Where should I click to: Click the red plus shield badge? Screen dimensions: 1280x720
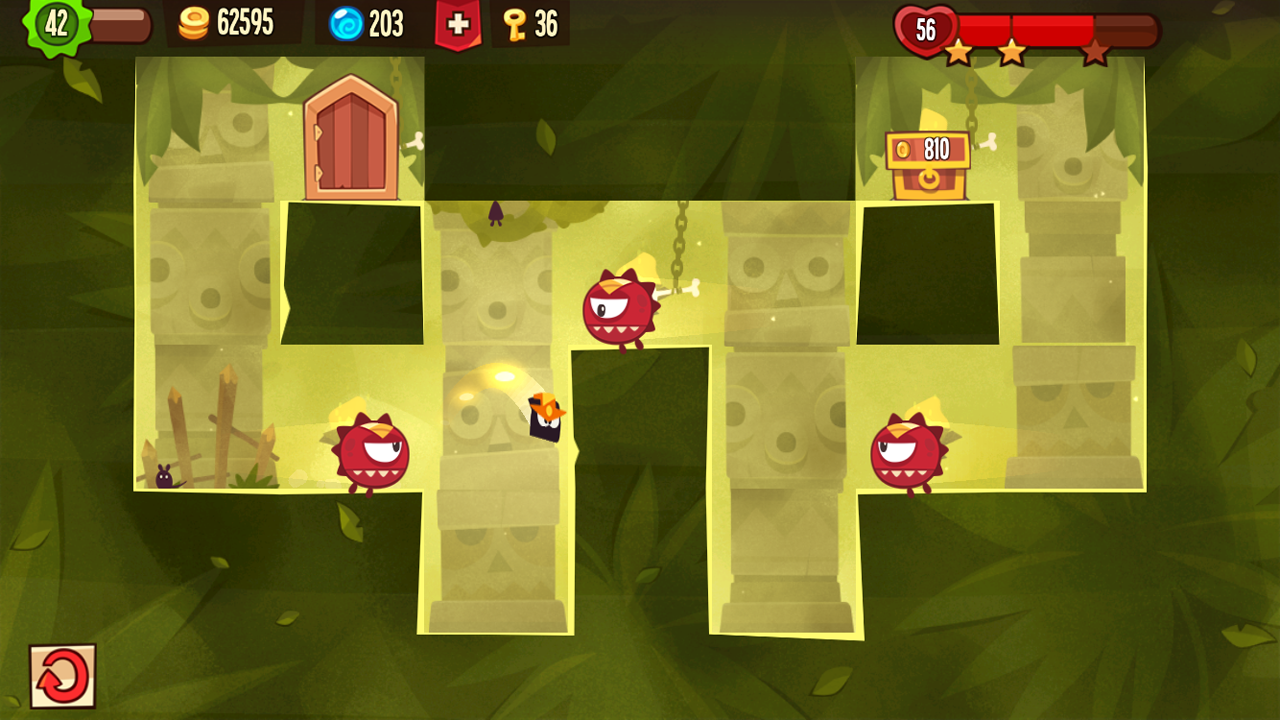tap(457, 24)
